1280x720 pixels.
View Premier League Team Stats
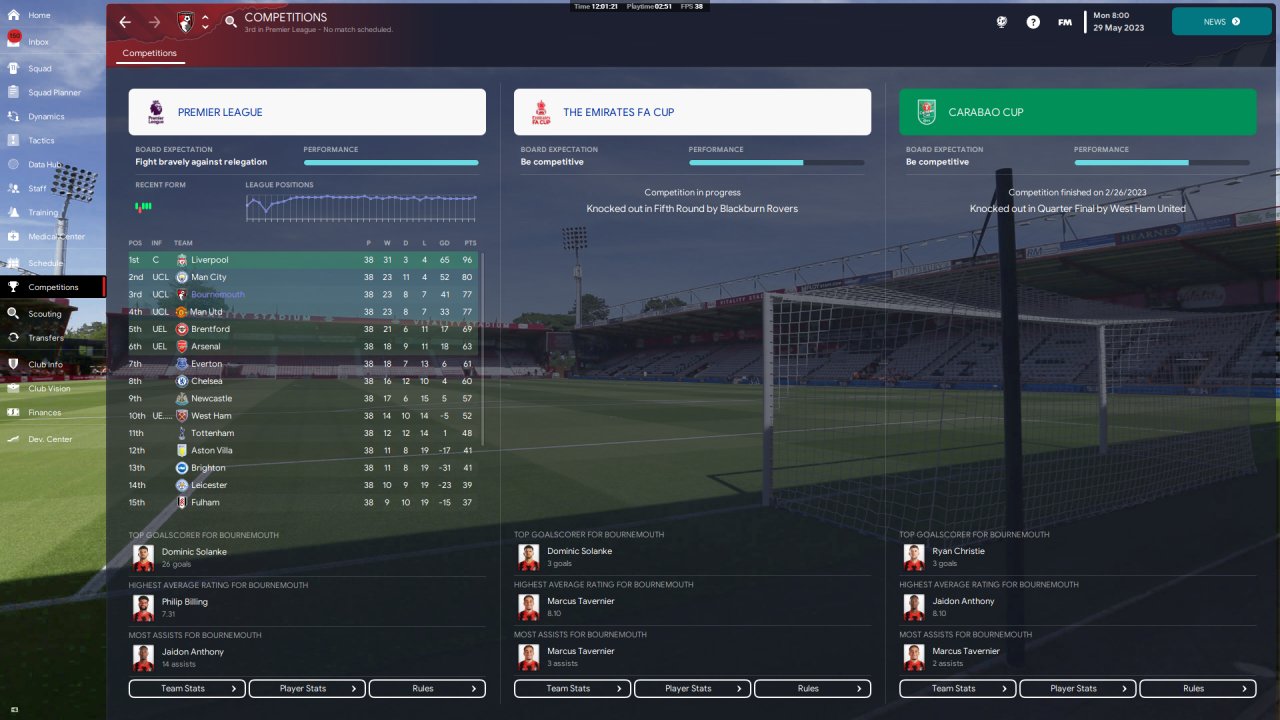(187, 688)
